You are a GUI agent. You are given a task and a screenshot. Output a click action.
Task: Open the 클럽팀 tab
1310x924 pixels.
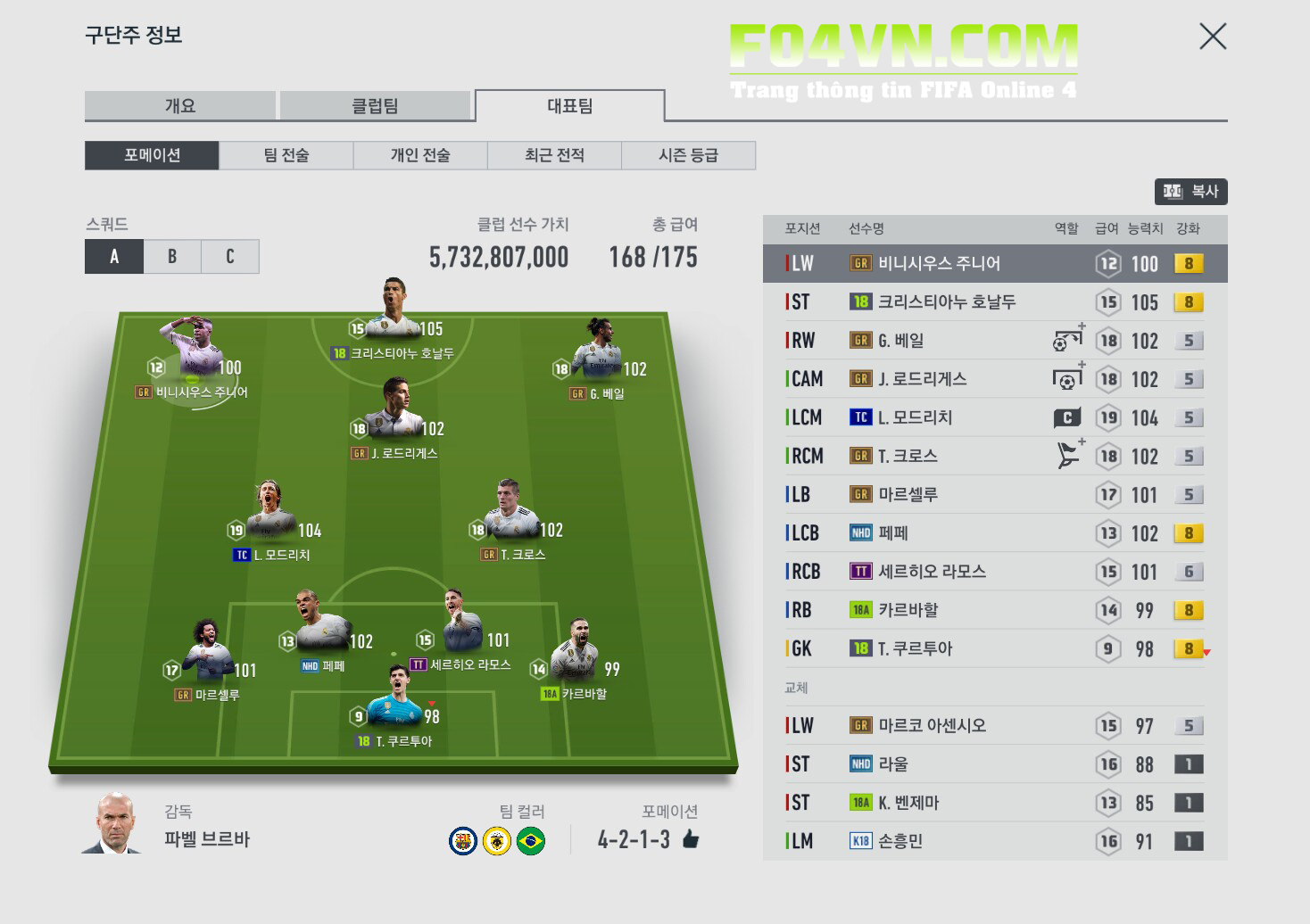(375, 105)
